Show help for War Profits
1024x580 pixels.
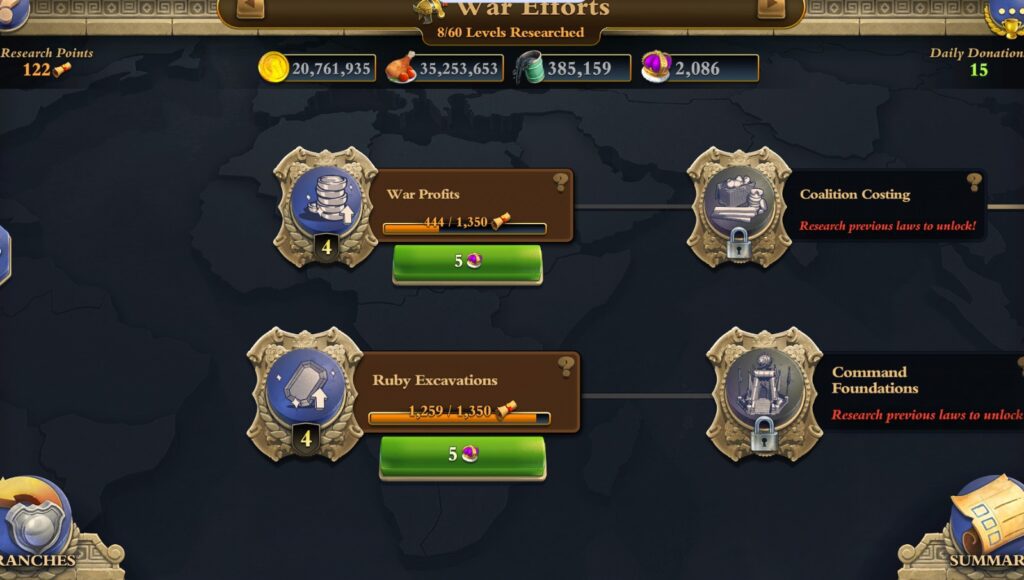[561, 182]
